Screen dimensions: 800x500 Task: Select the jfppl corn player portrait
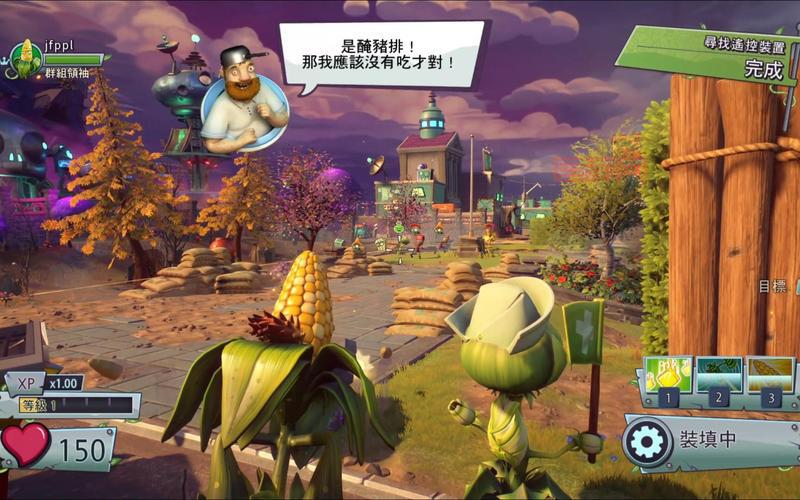24,59
